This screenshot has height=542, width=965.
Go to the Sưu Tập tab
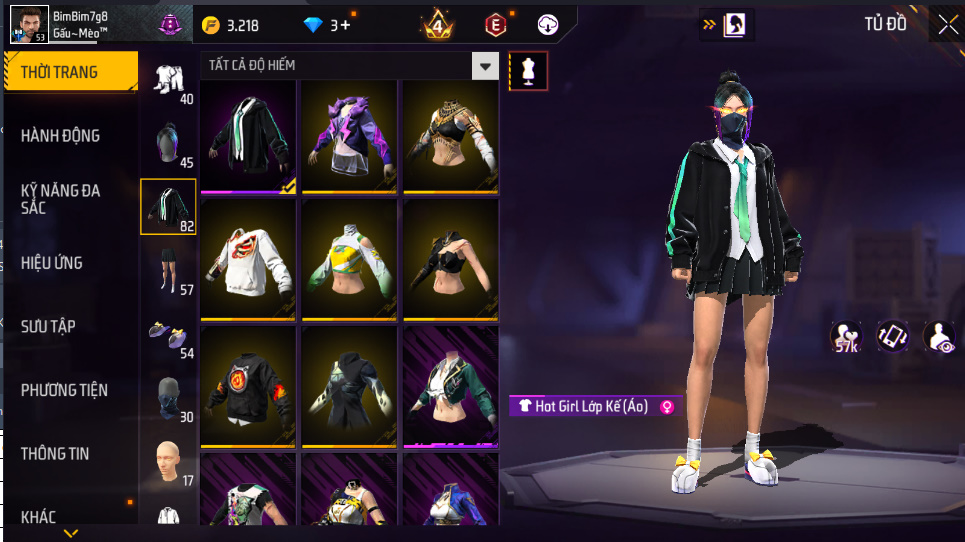pos(48,327)
